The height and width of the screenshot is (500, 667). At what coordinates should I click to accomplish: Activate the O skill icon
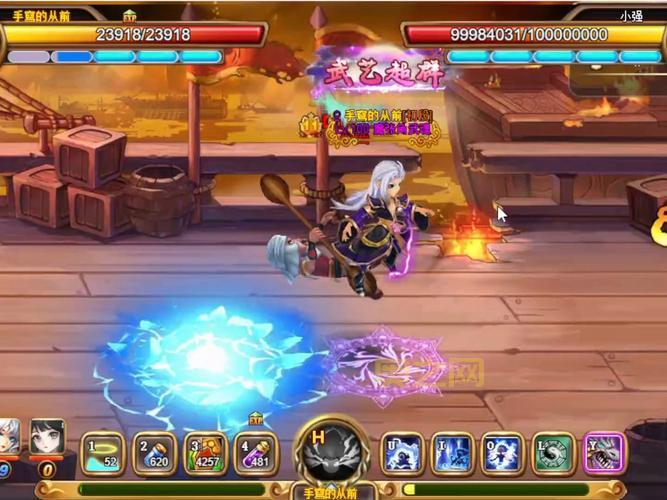click(x=502, y=453)
